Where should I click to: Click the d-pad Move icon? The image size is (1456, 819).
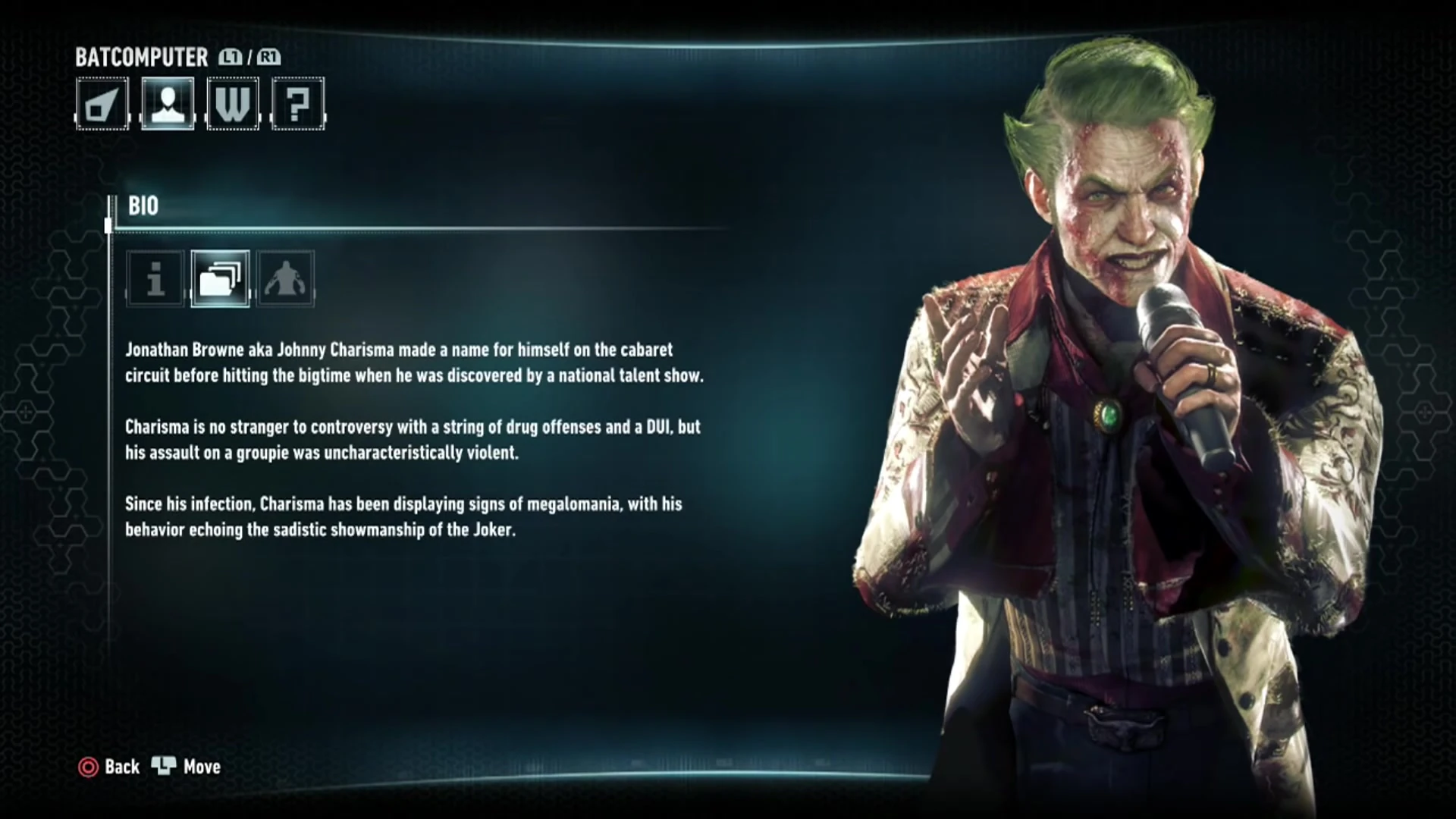[x=166, y=767]
